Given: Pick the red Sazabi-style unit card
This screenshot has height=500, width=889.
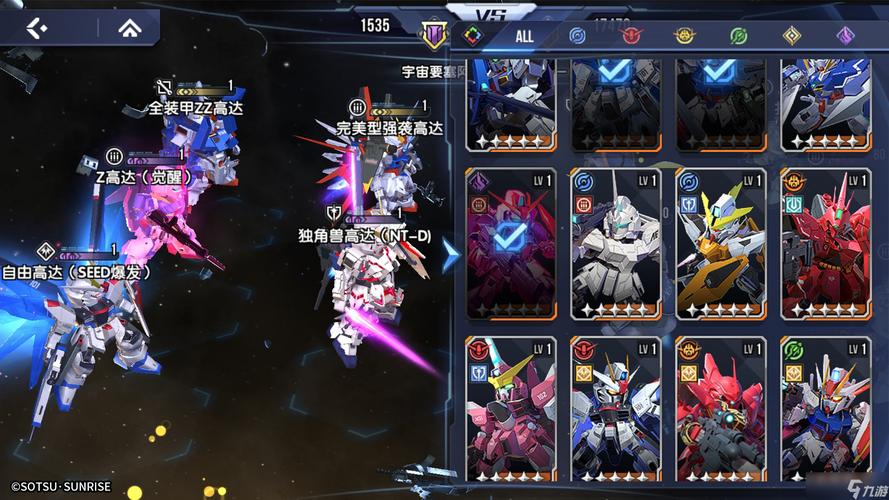Looking at the screenshot, I should [825, 243].
